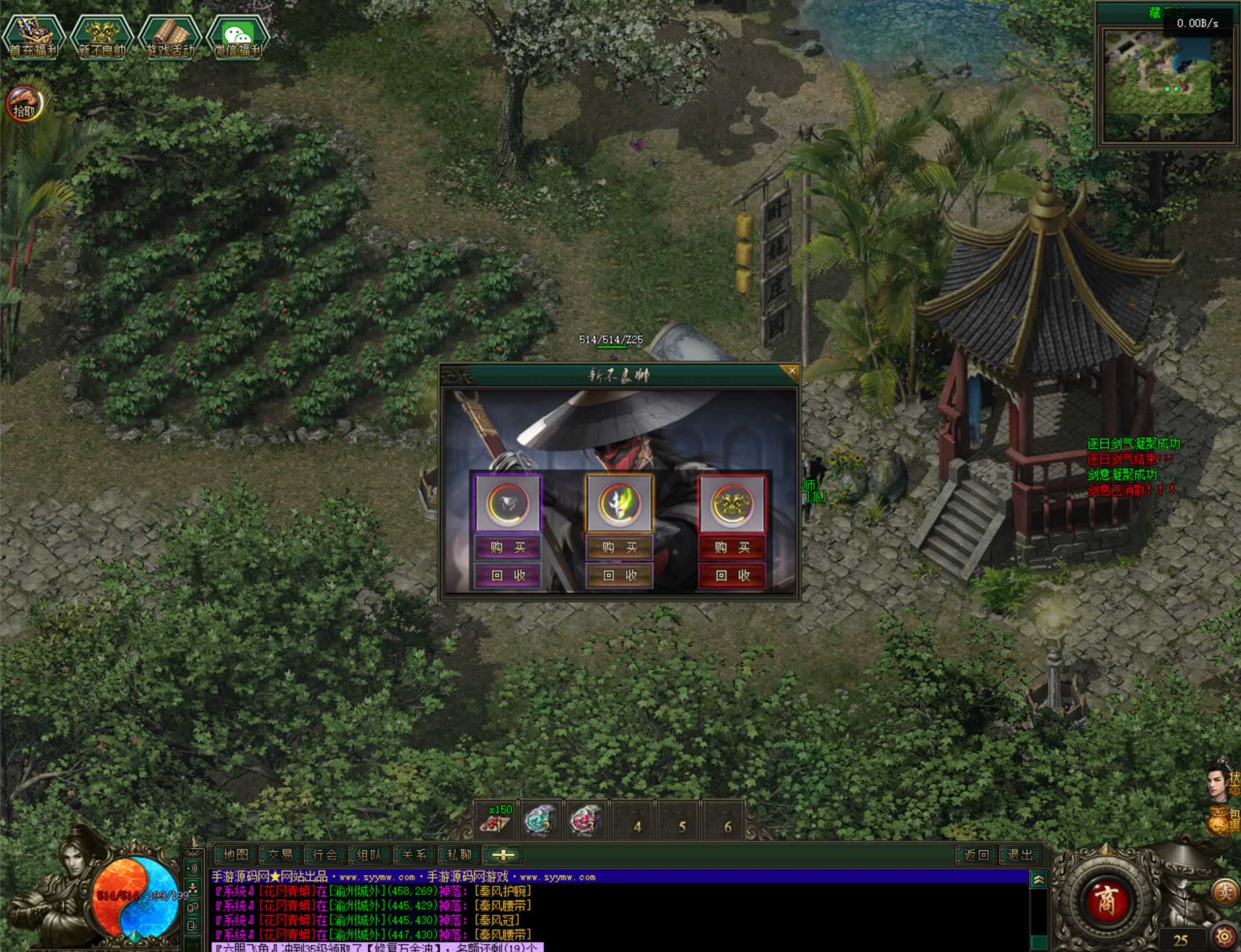This screenshot has height=952, width=1241.
Task: Open the 地图 map menu
Action: coord(236,855)
